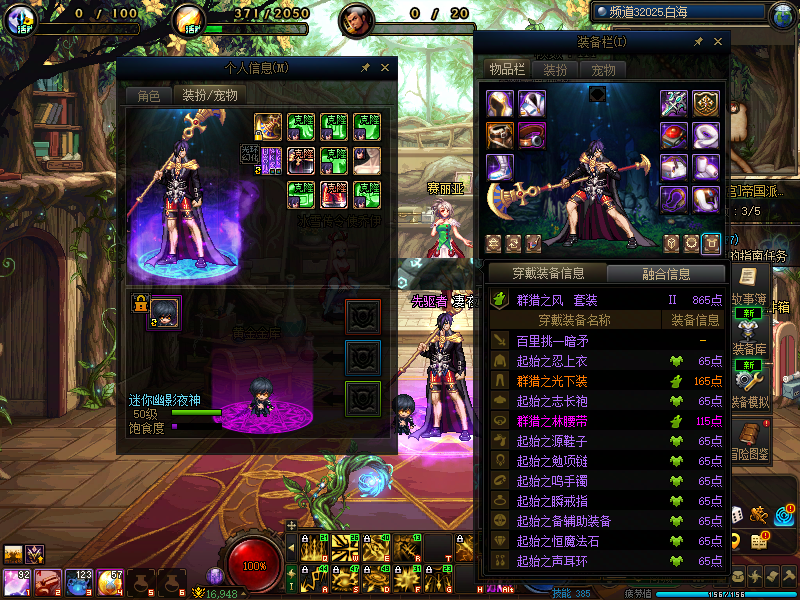800x600 pixels.
Task: Select the 物品栏 inventory tab
Action: 506,70
